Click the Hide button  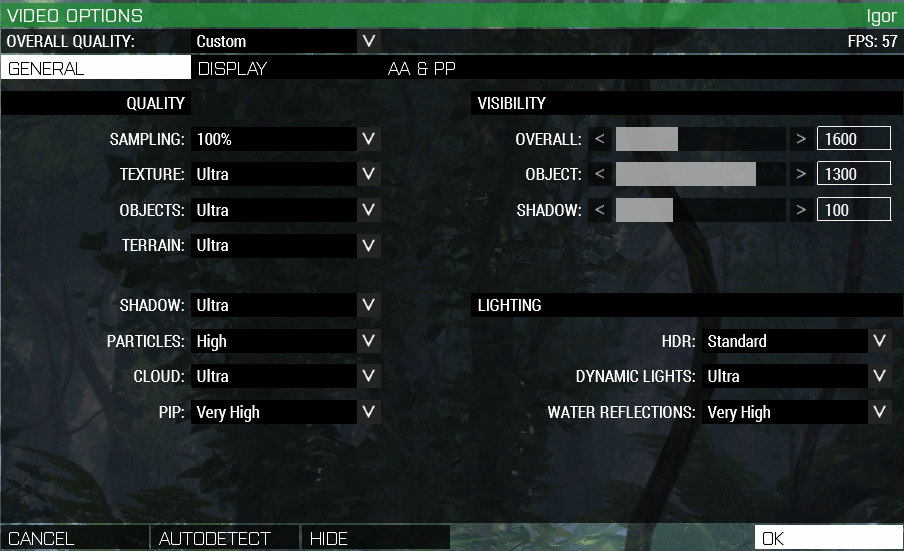pyautogui.click(x=375, y=538)
